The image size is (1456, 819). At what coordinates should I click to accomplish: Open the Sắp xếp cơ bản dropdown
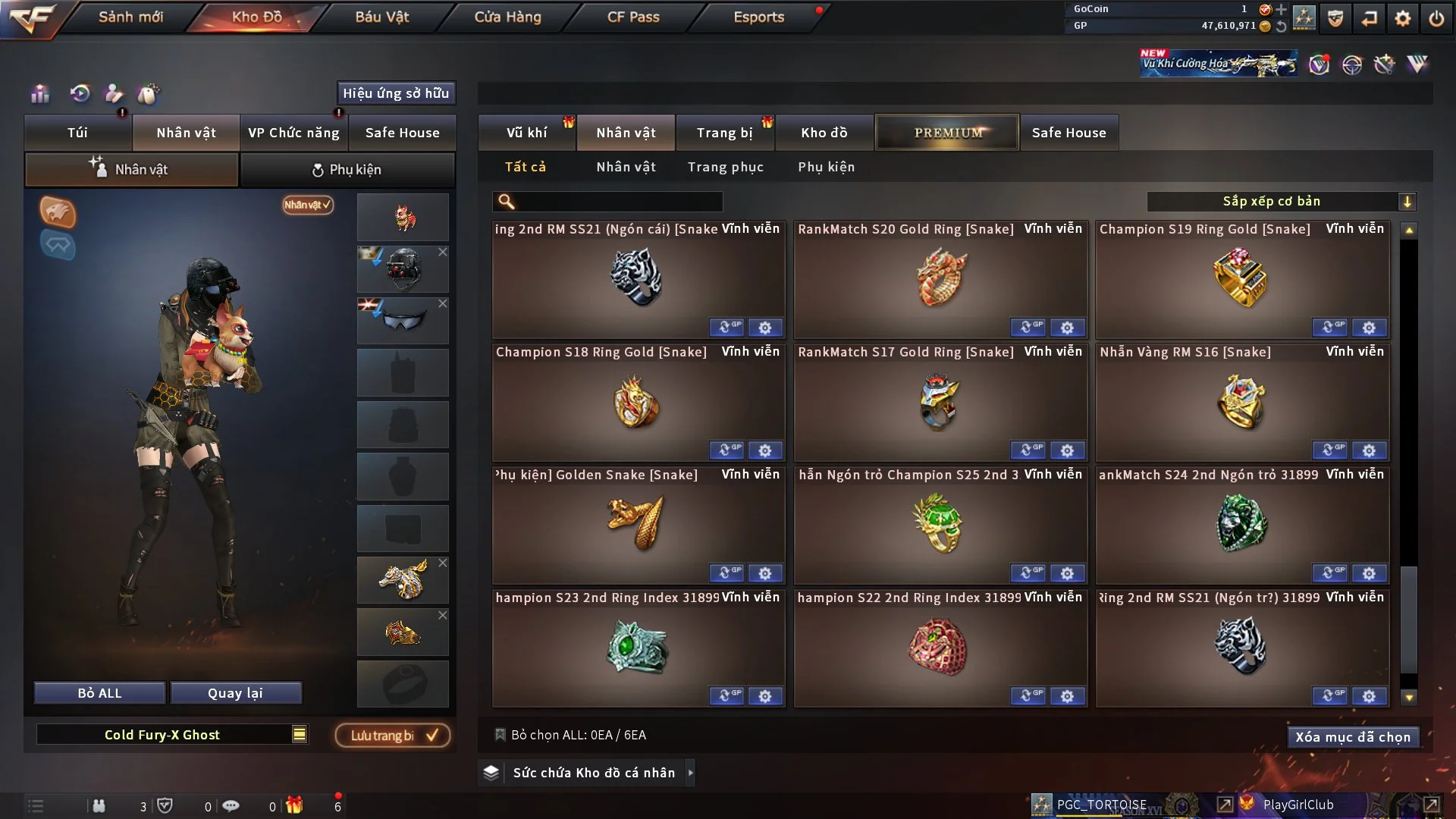tap(1281, 202)
